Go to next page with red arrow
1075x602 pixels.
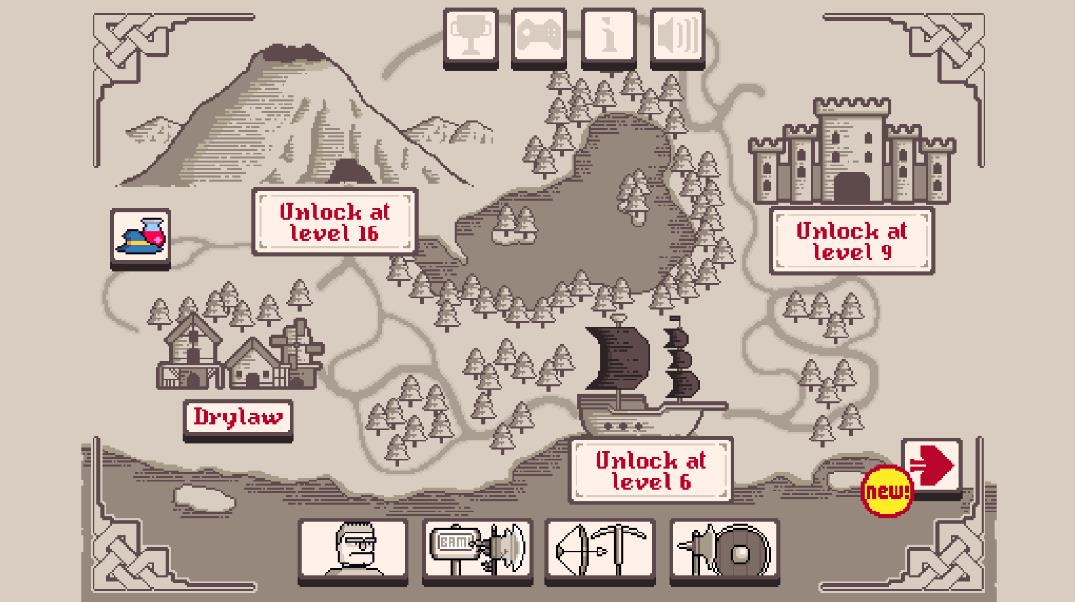[931, 466]
